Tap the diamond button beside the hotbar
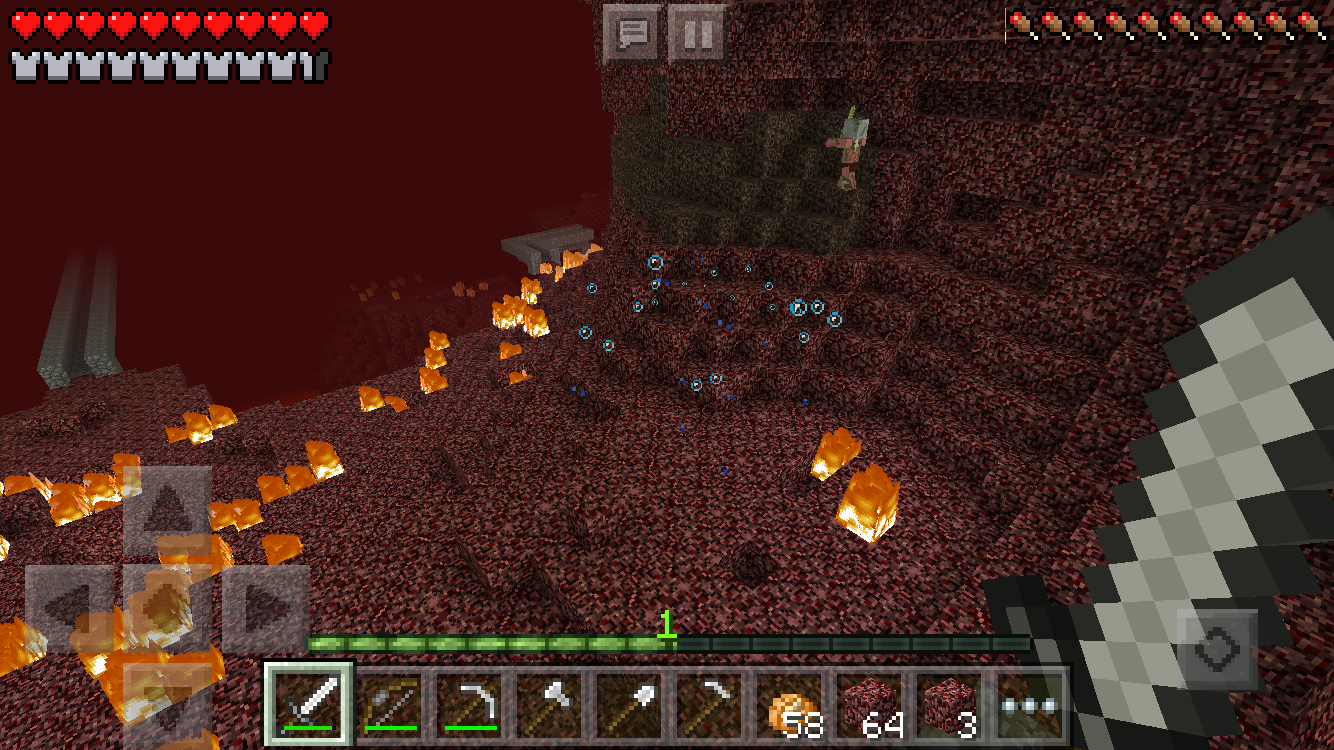Screen dimensions: 1334x750 point(1218,648)
